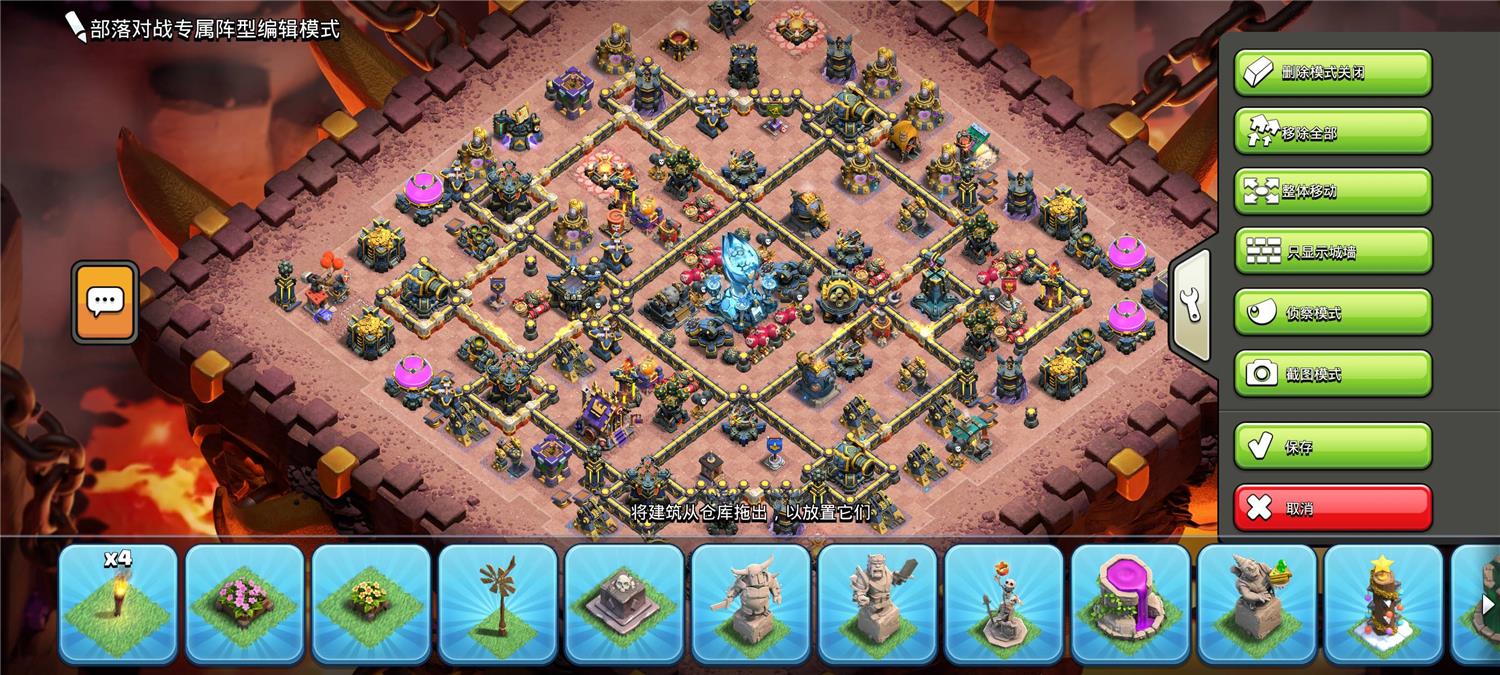The image size is (1500, 675).
Task: Toggle the 删除模式关闭 erase mode button
Action: point(1332,73)
